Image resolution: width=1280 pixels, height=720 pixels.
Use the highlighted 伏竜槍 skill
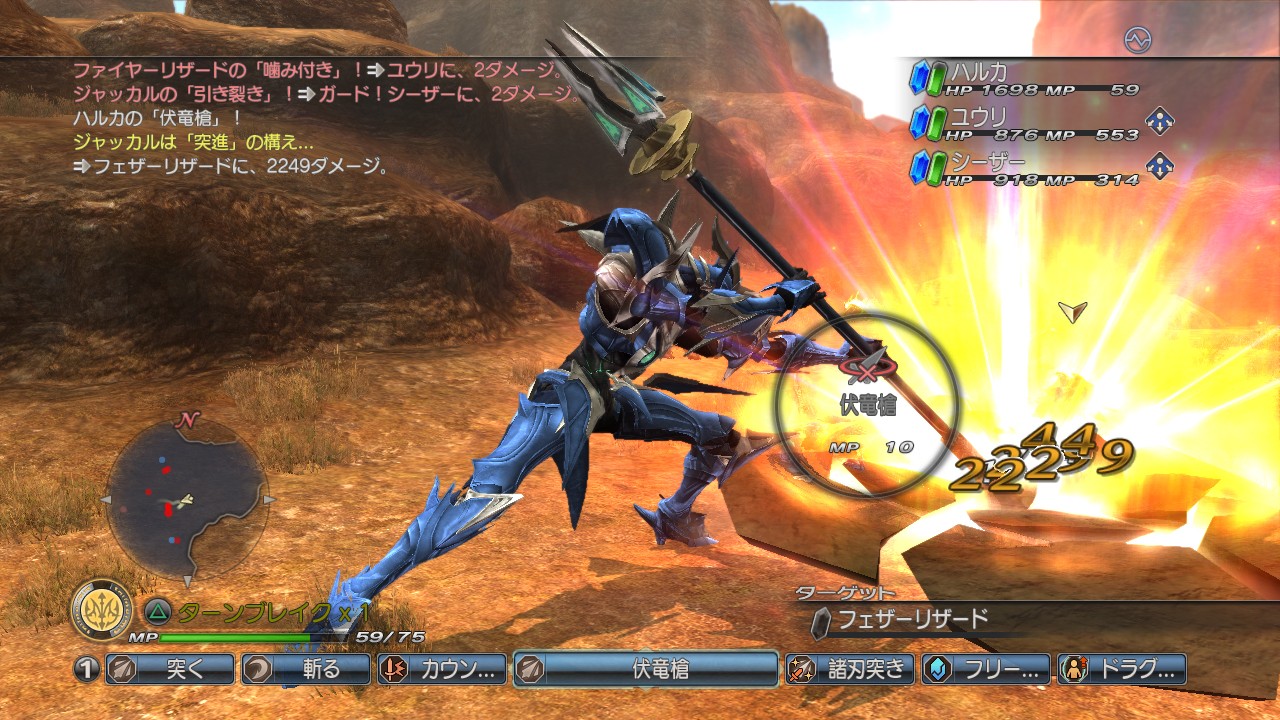(x=645, y=669)
